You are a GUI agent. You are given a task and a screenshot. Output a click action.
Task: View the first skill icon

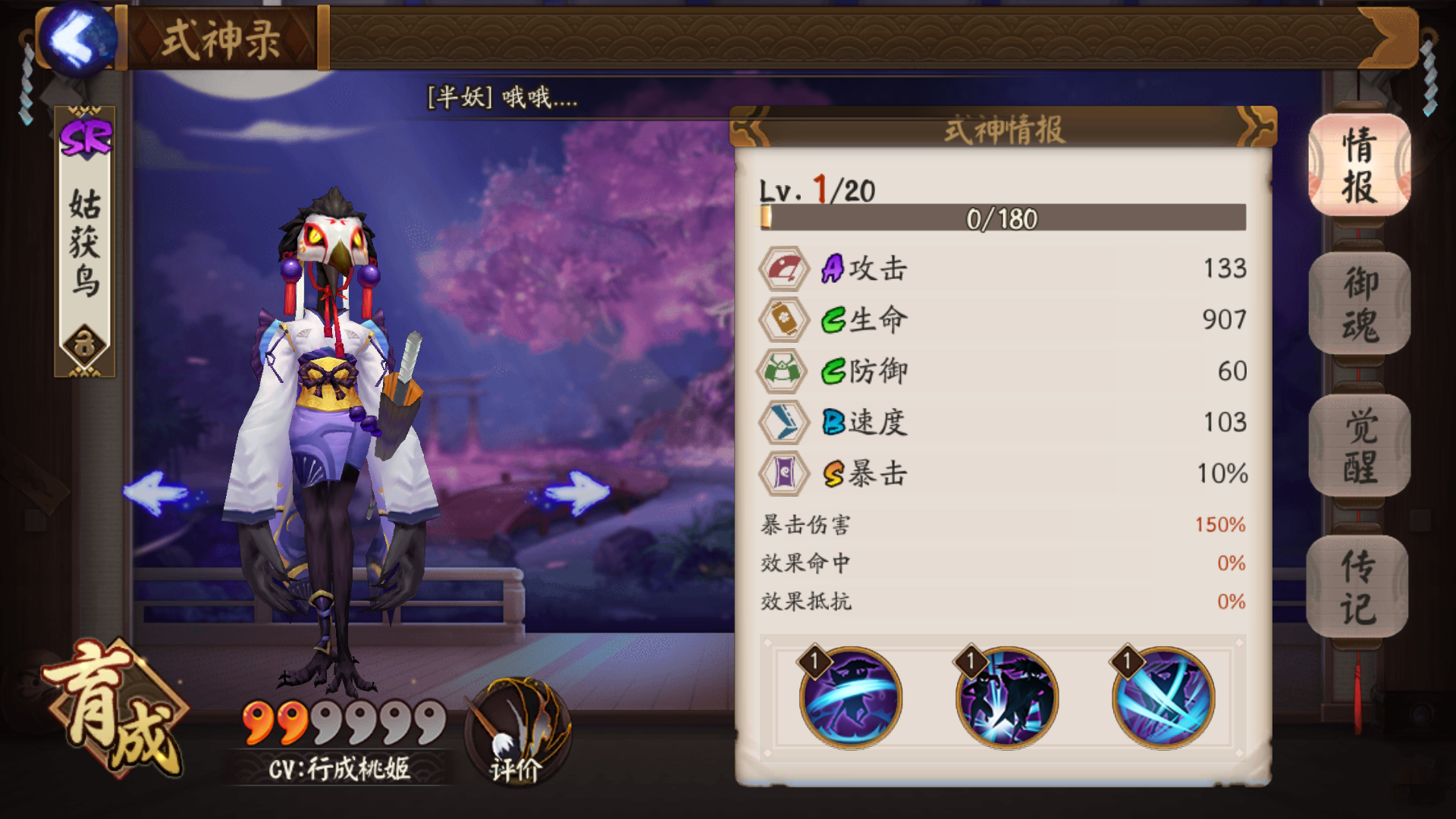pos(850,698)
